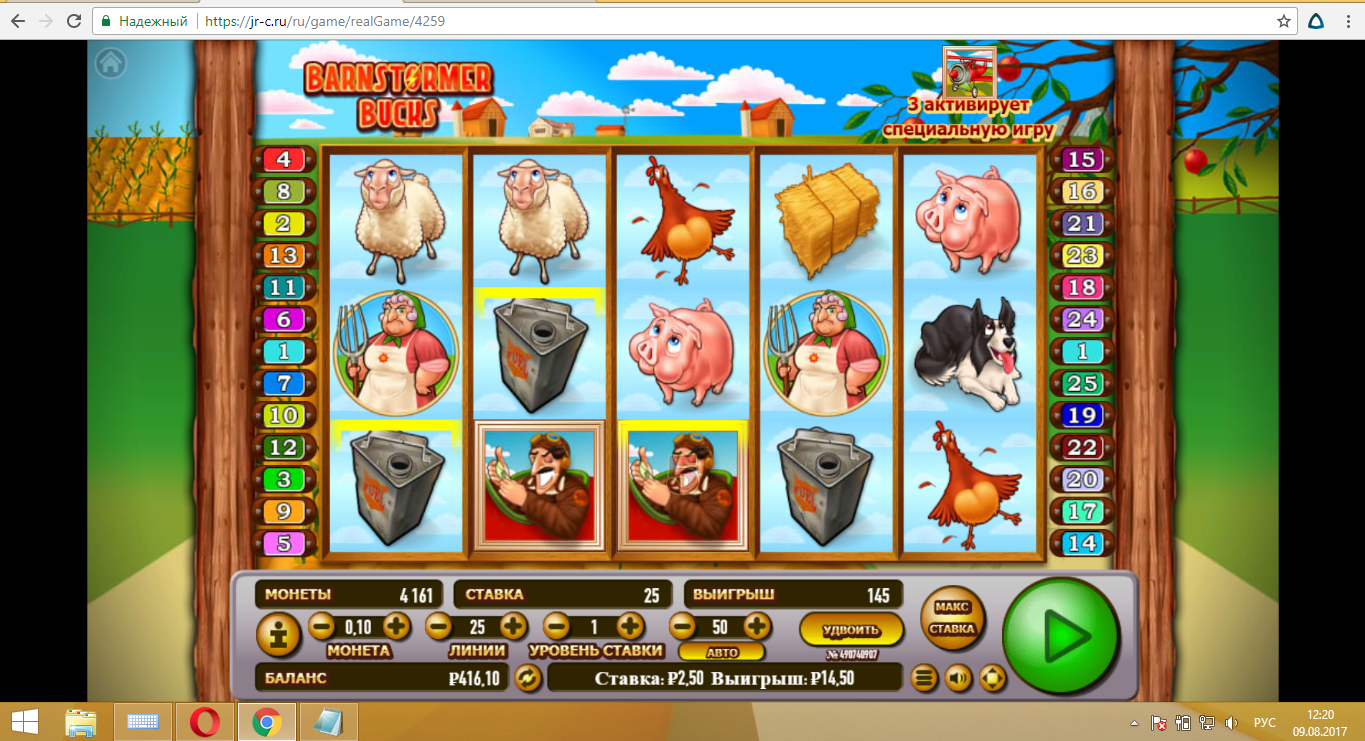Increase the МОНЕТА coin value
The height and width of the screenshot is (741, 1365).
coord(396,627)
